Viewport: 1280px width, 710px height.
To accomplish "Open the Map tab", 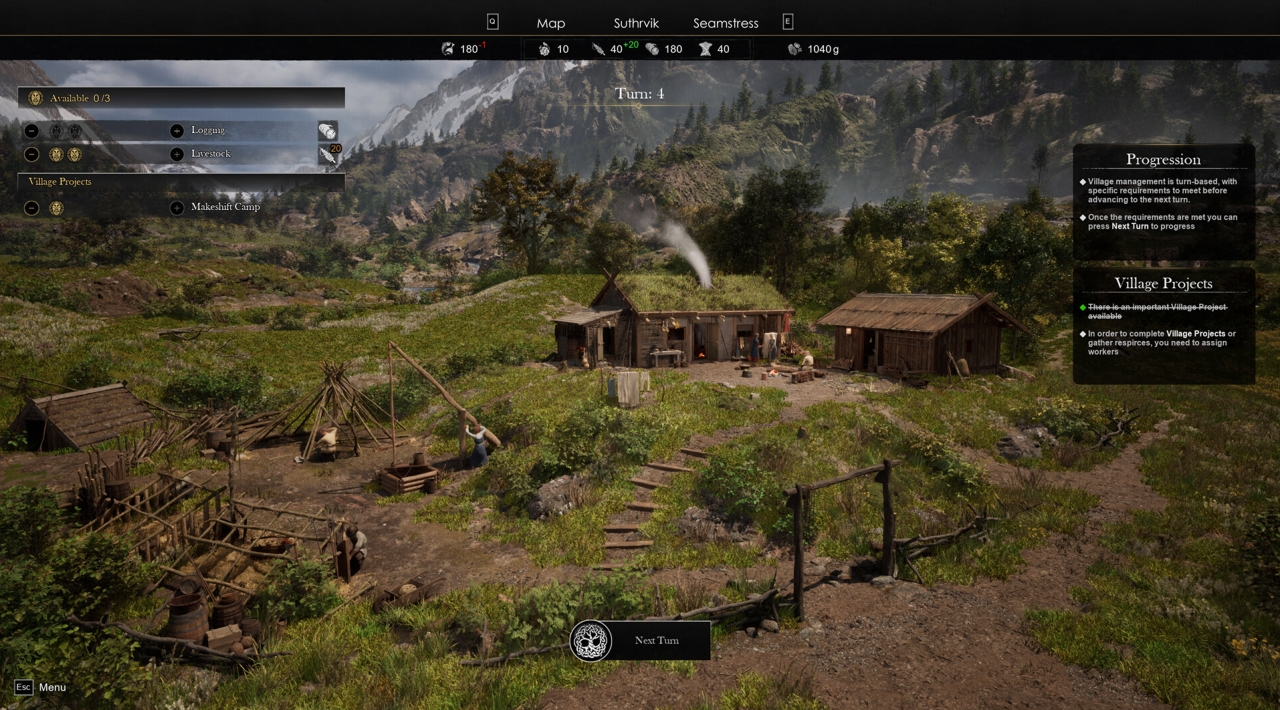I will (x=550, y=23).
